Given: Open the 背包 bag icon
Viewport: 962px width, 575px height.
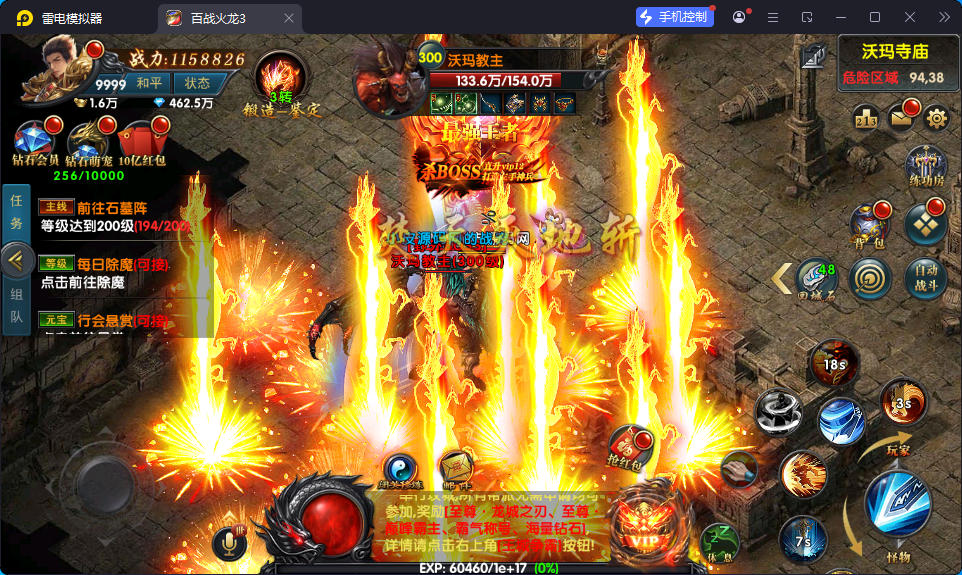Looking at the screenshot, I should pos(869,226).
